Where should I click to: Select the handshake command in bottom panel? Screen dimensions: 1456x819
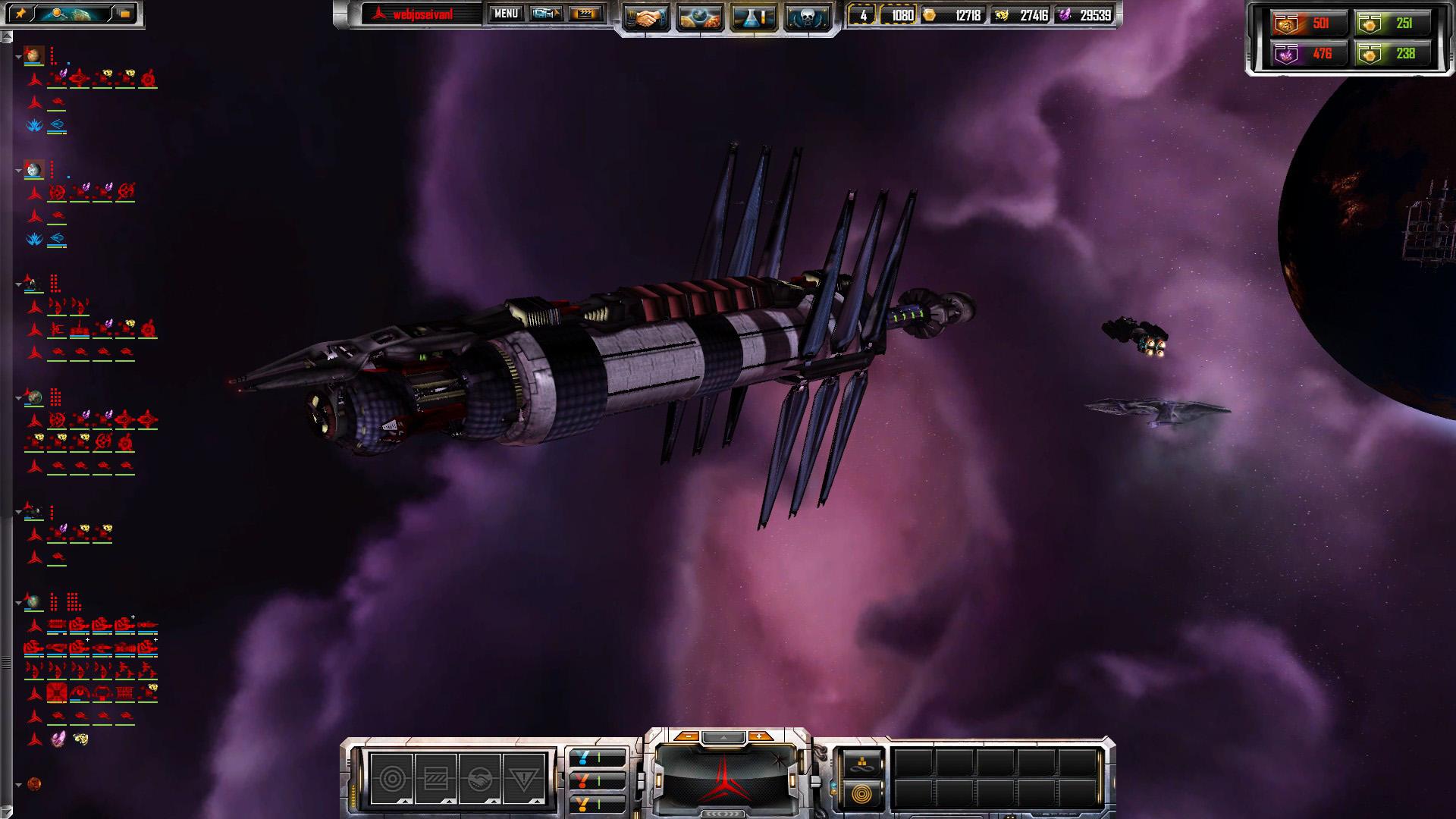click(480, 779)
